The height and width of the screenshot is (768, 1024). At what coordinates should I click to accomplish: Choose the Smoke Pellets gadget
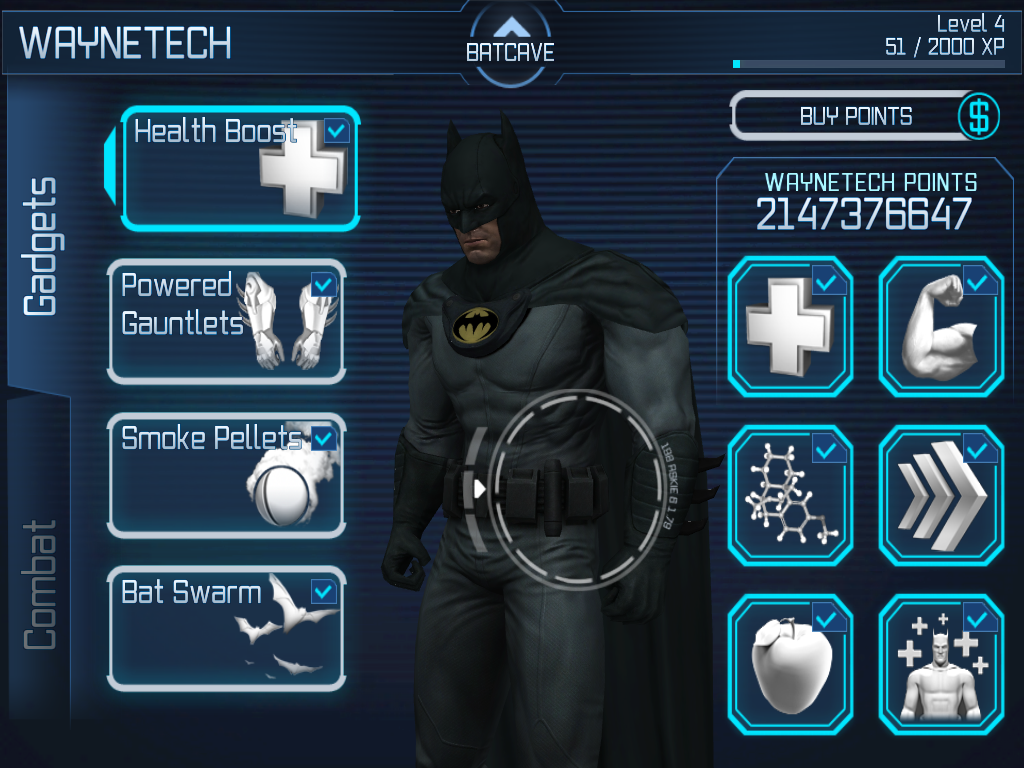pos(227,475)
